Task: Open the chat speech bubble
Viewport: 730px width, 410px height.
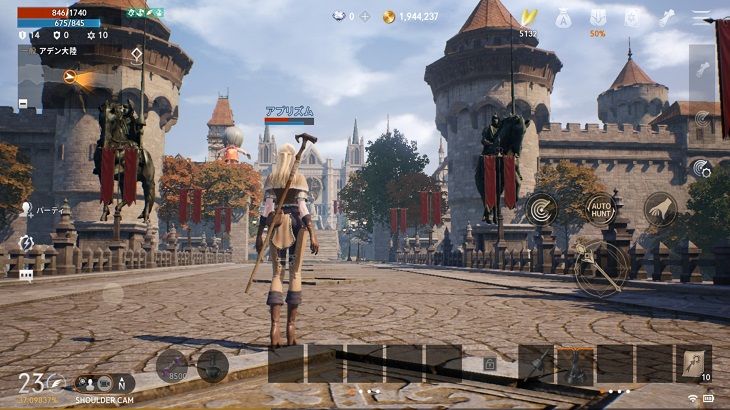Action: tap(26, 274)
